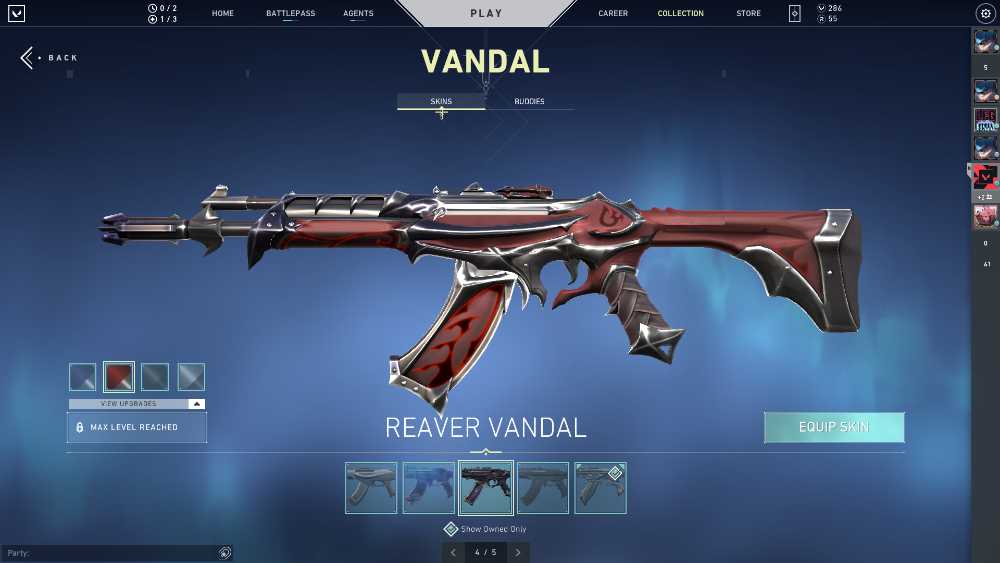Open the Agents page
Viewport: 1000px width, 563px height.
pyautogui.click(x=358, y=14)
